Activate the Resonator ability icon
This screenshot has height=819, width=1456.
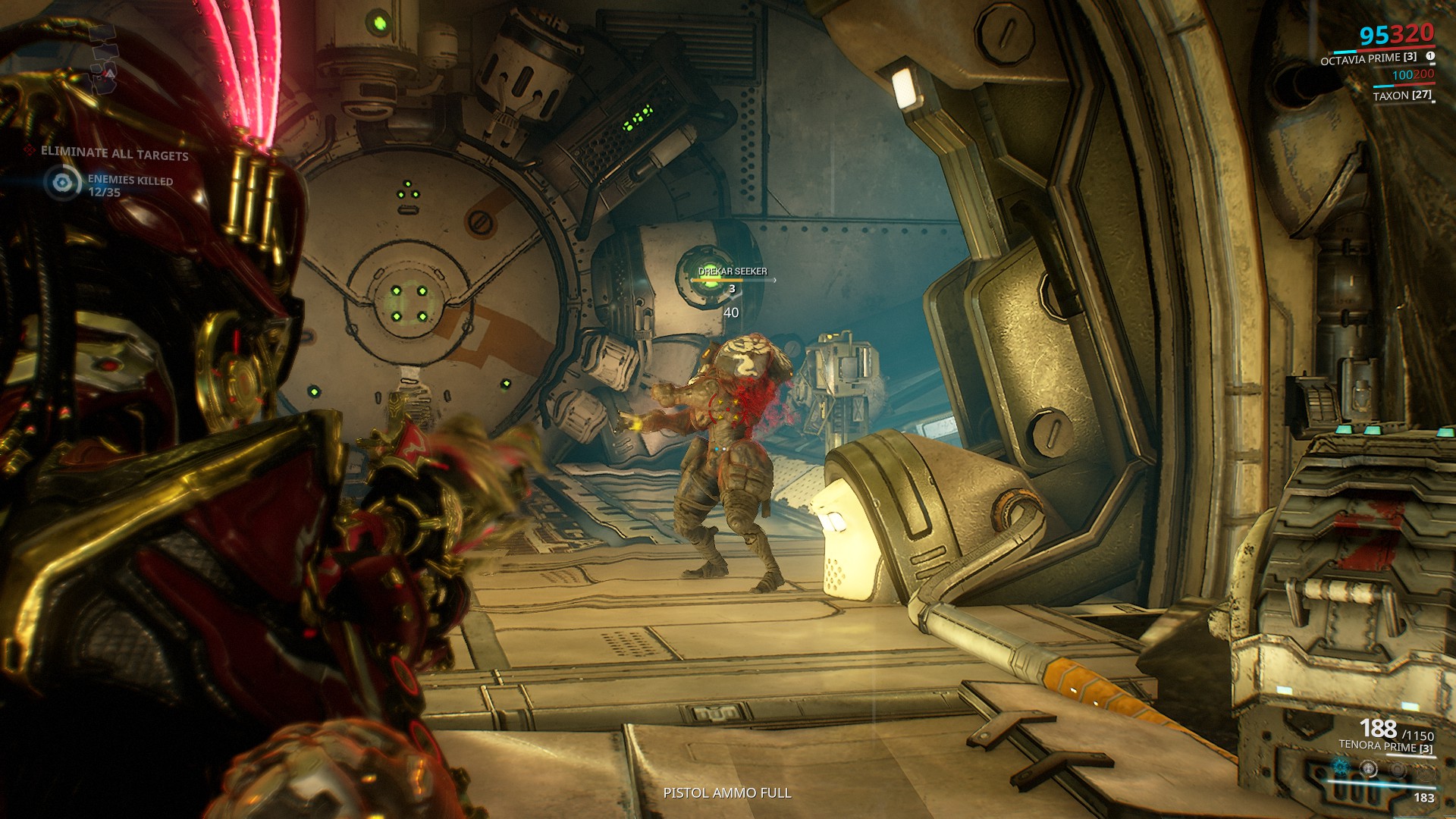click(1369, 768)
